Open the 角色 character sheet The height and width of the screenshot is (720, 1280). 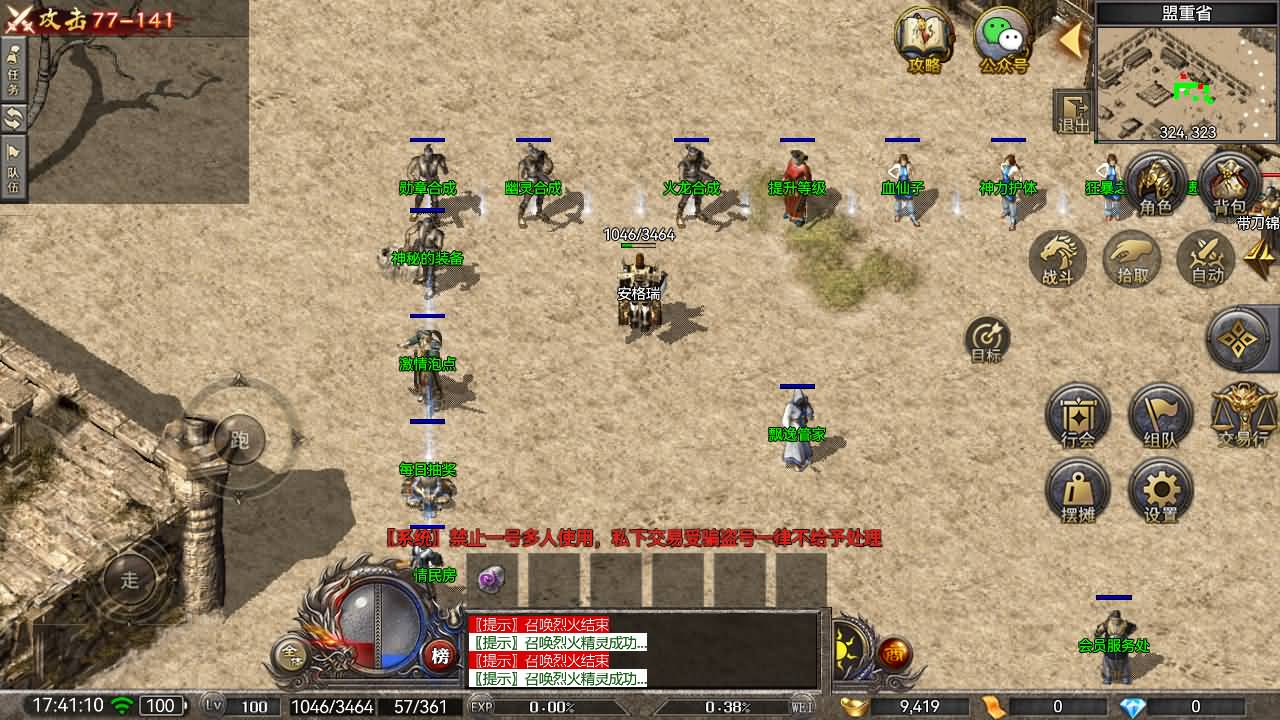coord(1156,185)
